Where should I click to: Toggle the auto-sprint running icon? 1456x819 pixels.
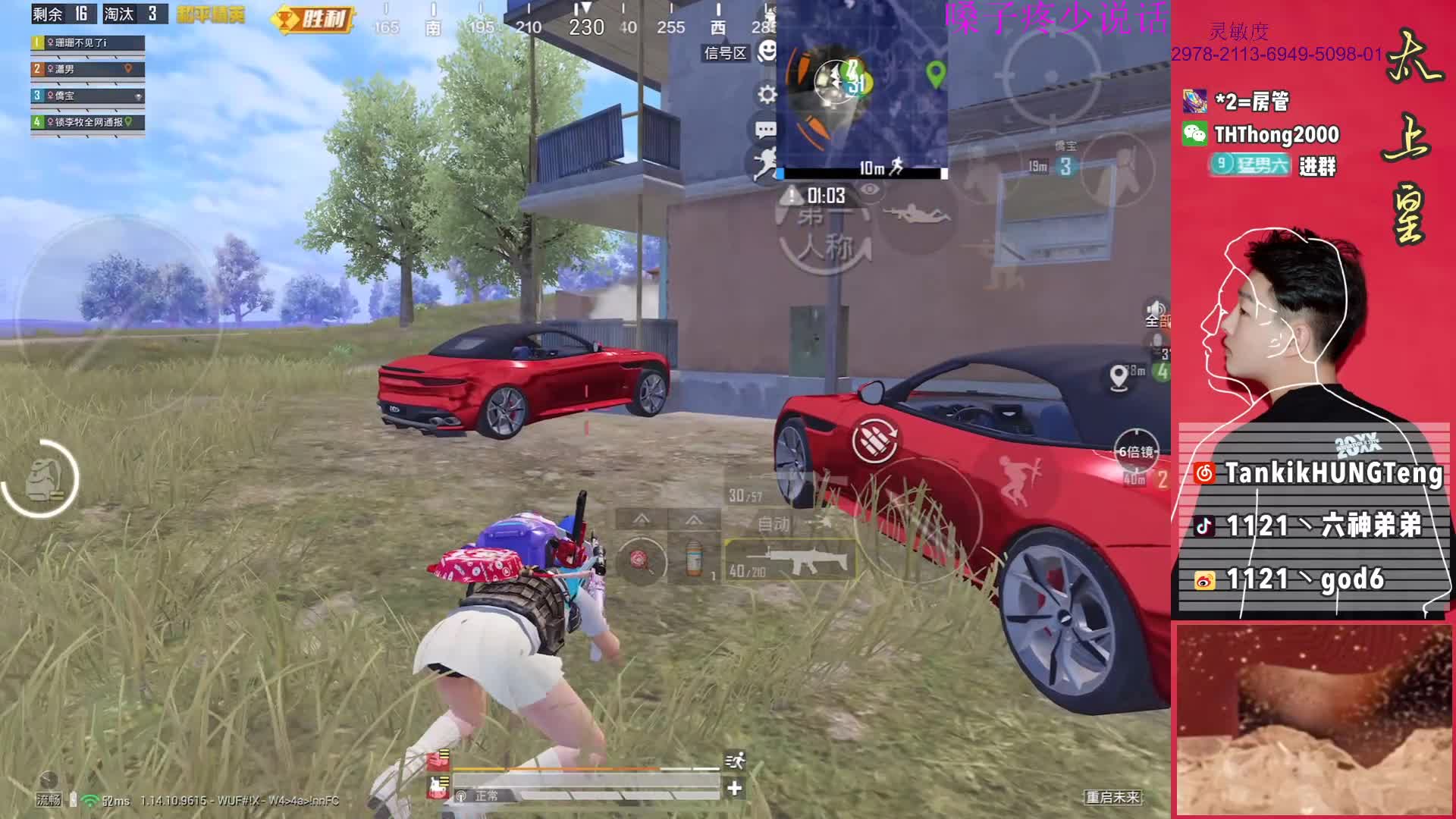coord(735,761)
